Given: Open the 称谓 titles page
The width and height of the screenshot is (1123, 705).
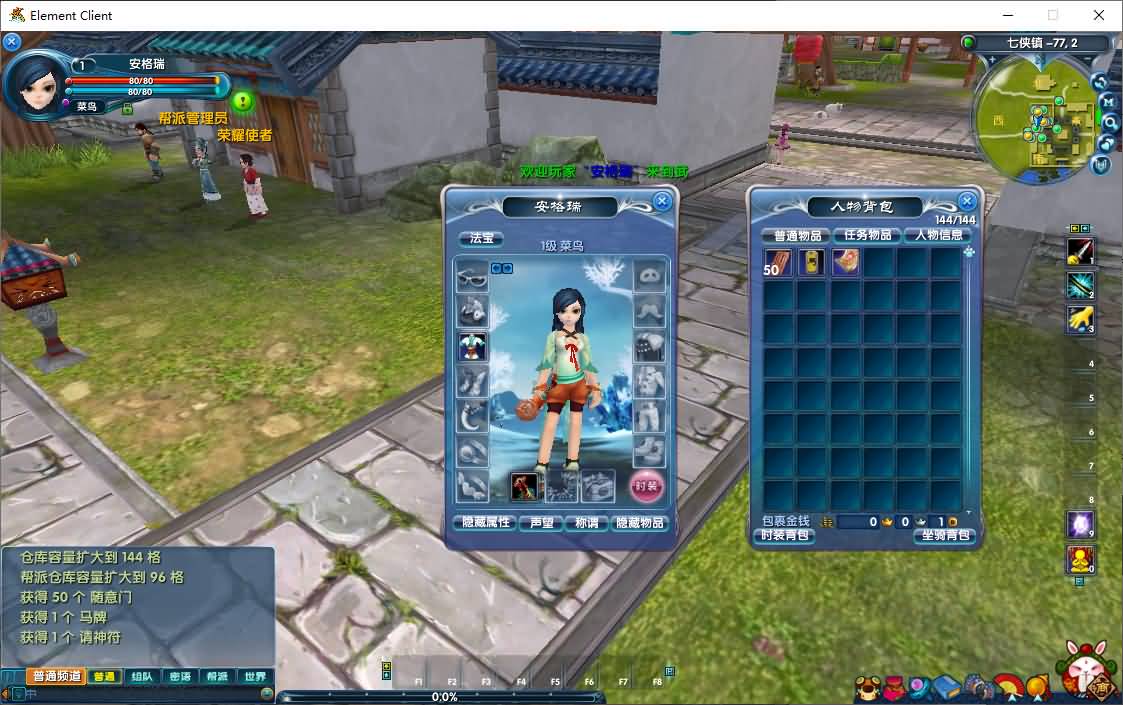Looking at the screenshot, I should tap(587, 523).
